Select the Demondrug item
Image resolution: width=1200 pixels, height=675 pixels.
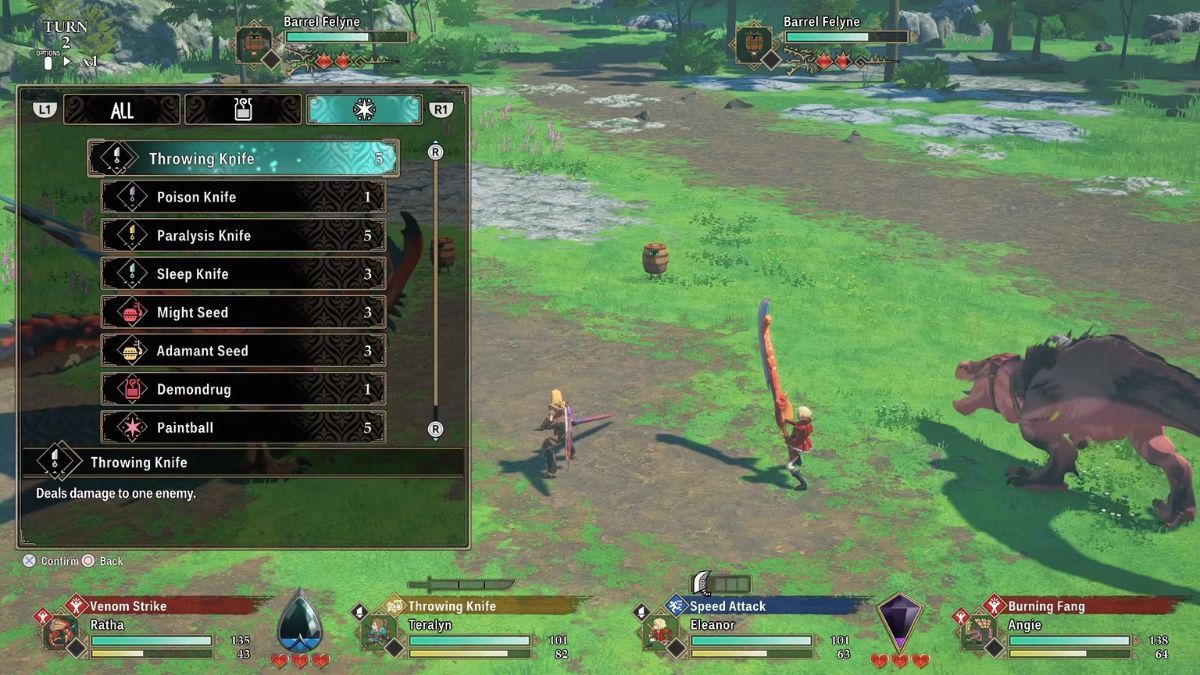pyautogui.click(x=243, y=389)
